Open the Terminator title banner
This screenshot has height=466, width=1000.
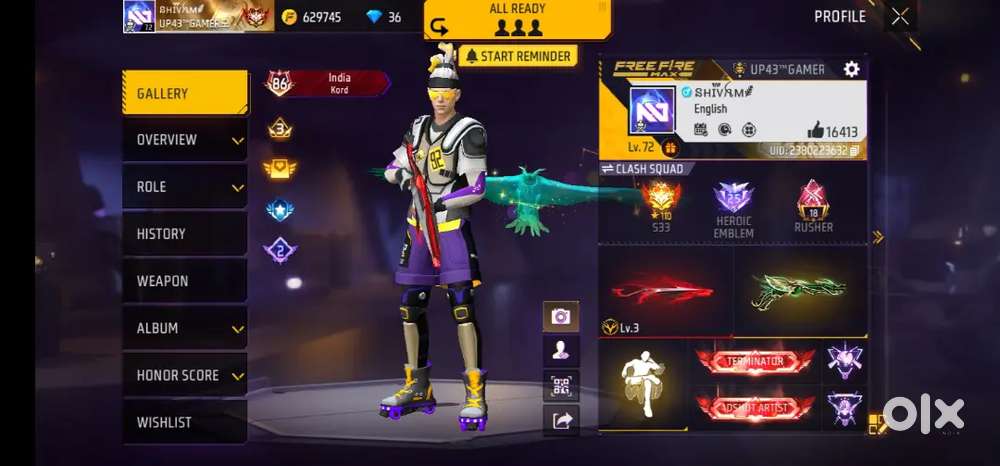point(755,361)
